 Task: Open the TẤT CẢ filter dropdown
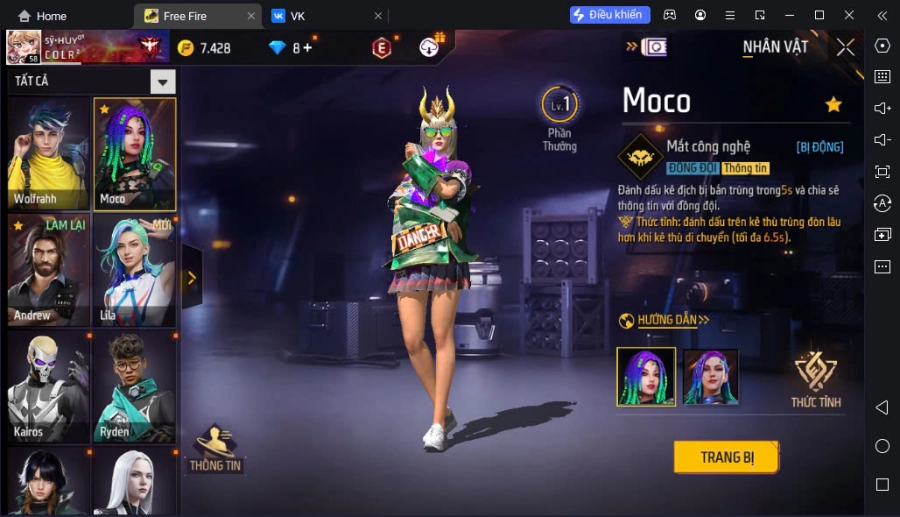[163, 82]
